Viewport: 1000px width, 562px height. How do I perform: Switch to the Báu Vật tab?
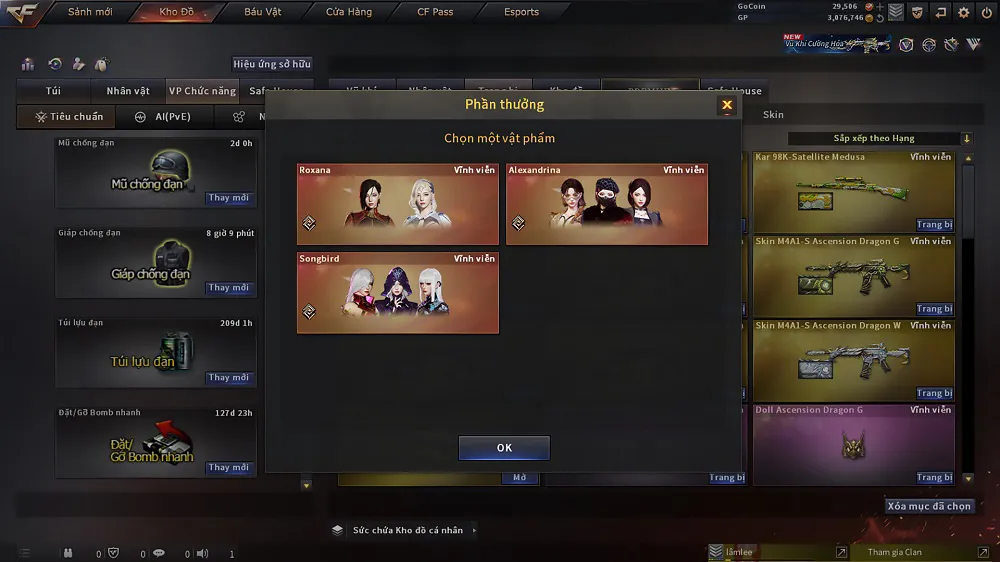262,12
